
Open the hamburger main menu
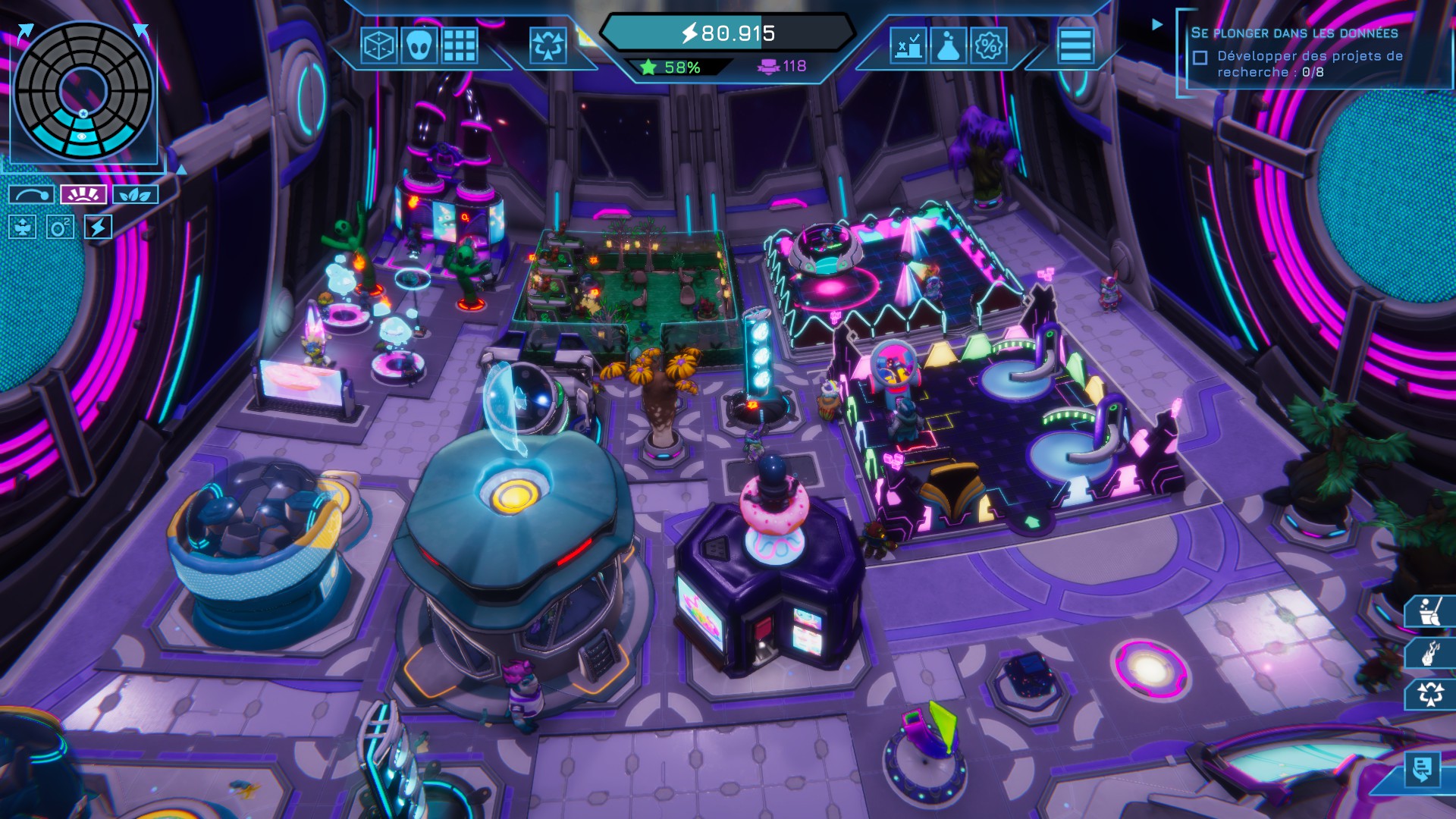point(1075,46)
